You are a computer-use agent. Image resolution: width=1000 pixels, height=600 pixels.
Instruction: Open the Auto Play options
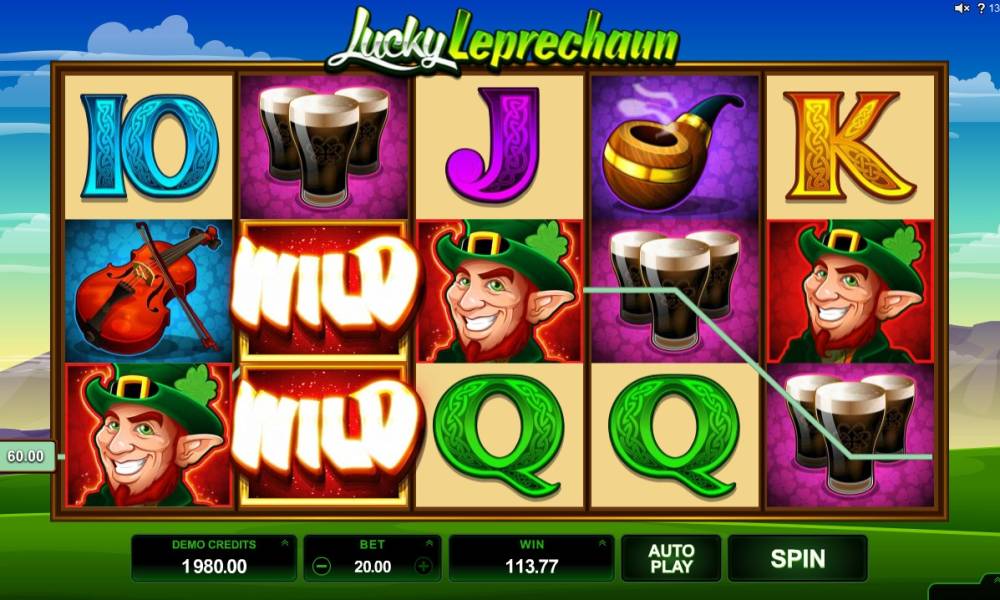[671, 558]
